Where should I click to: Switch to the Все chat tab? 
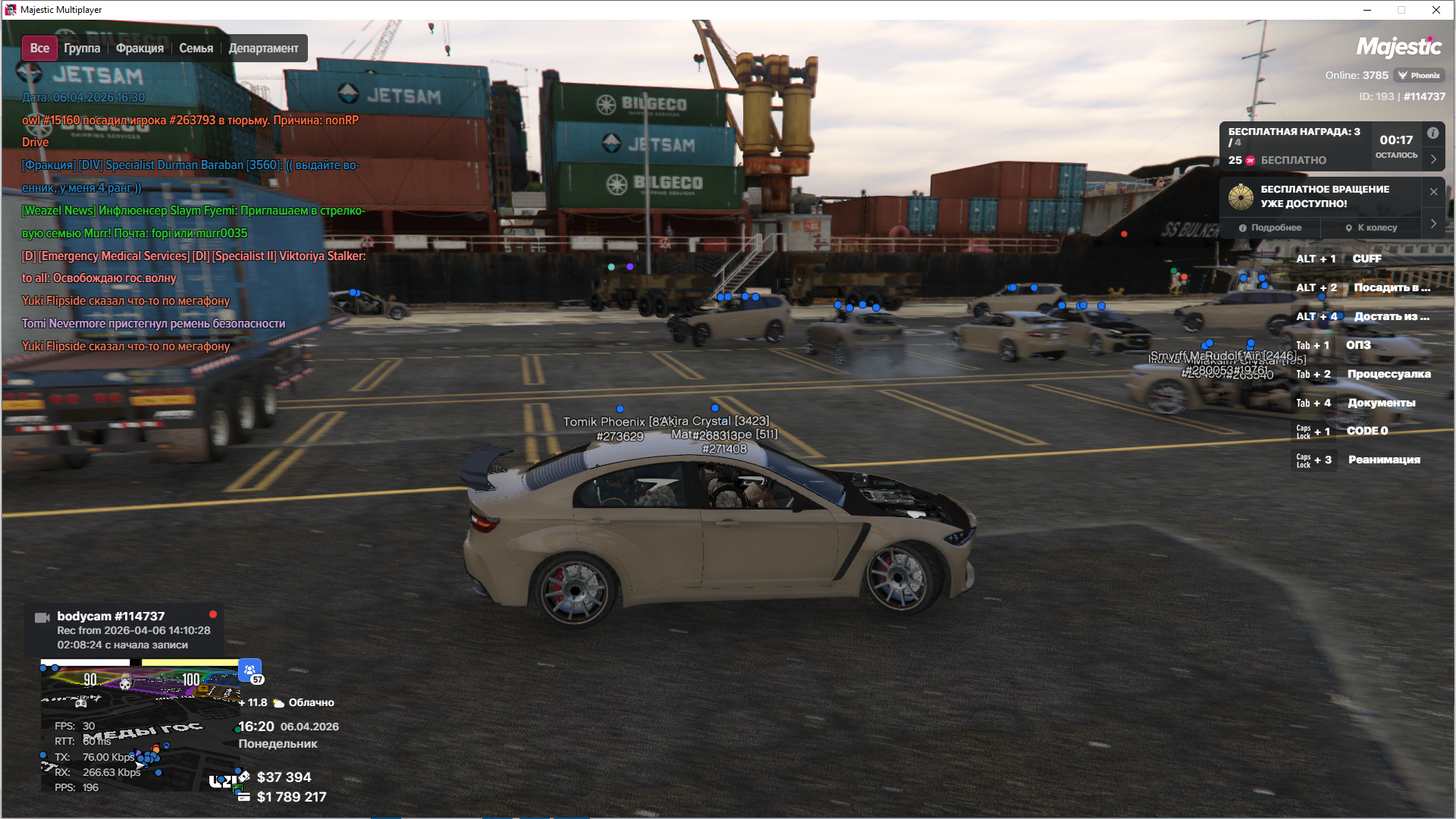point(39,49)
